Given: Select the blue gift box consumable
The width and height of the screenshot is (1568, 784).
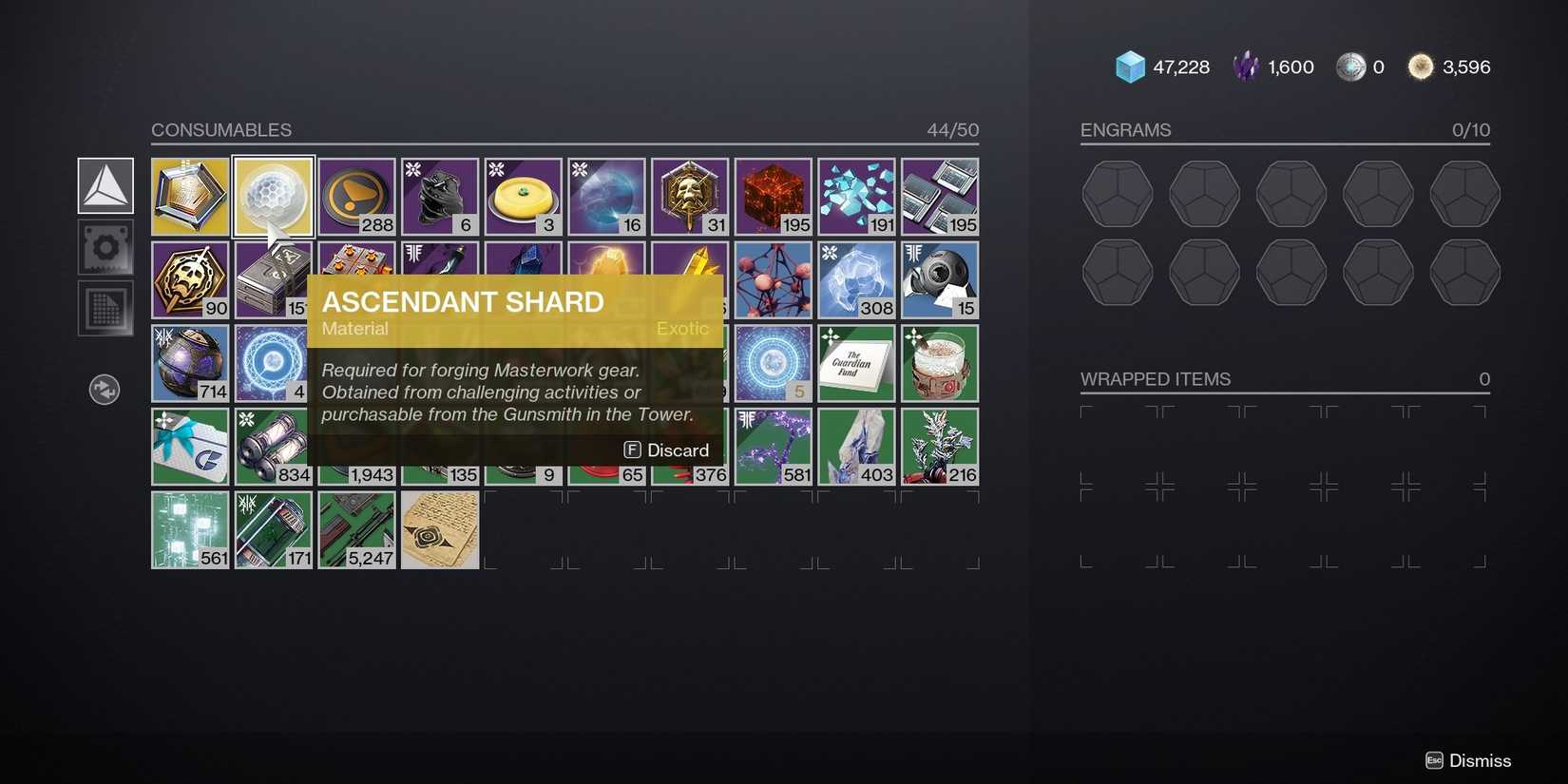Looking at the screenshot, I should point(189,446).
